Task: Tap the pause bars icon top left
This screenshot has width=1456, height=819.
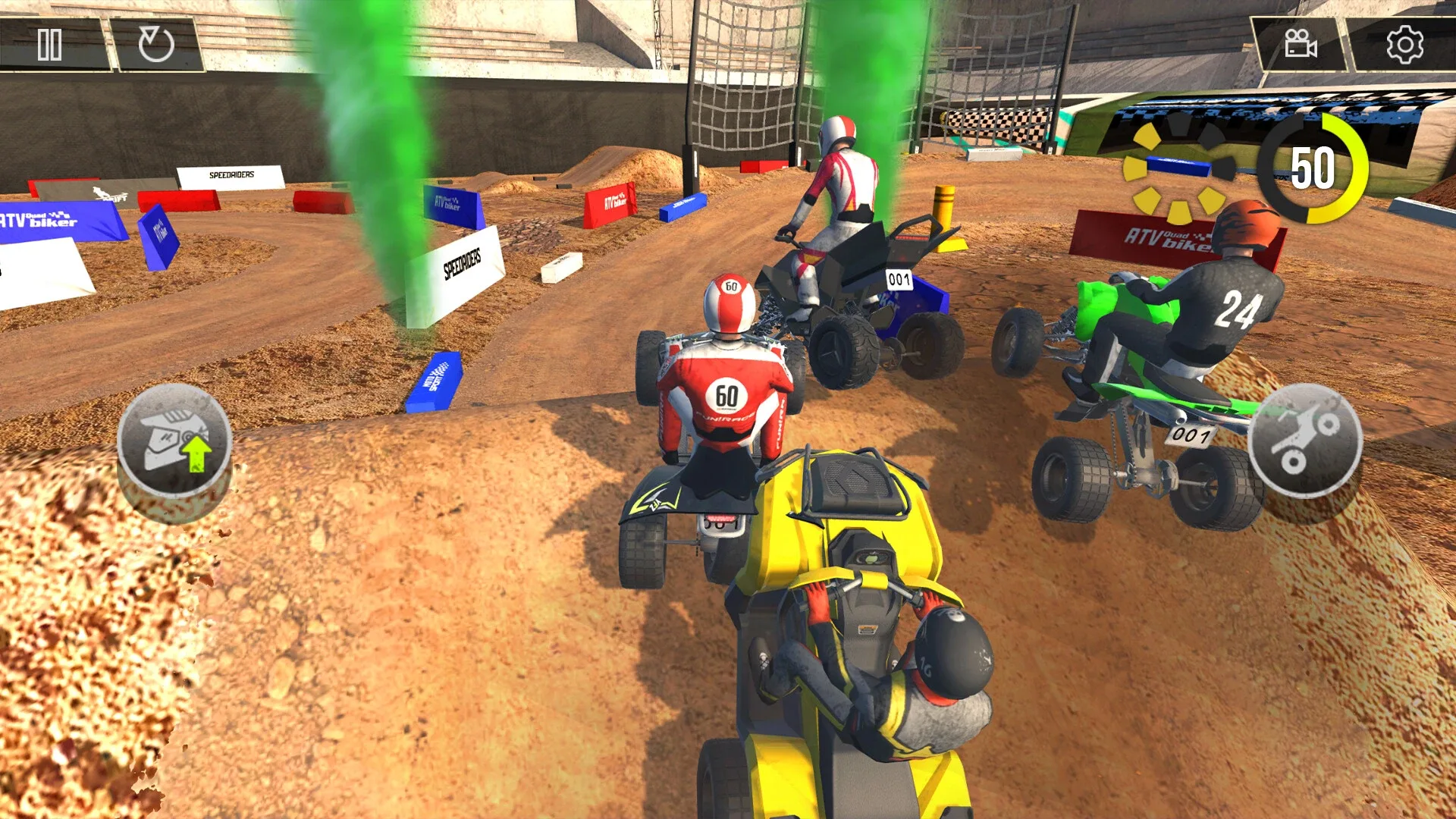Action: tap(49, 44)
